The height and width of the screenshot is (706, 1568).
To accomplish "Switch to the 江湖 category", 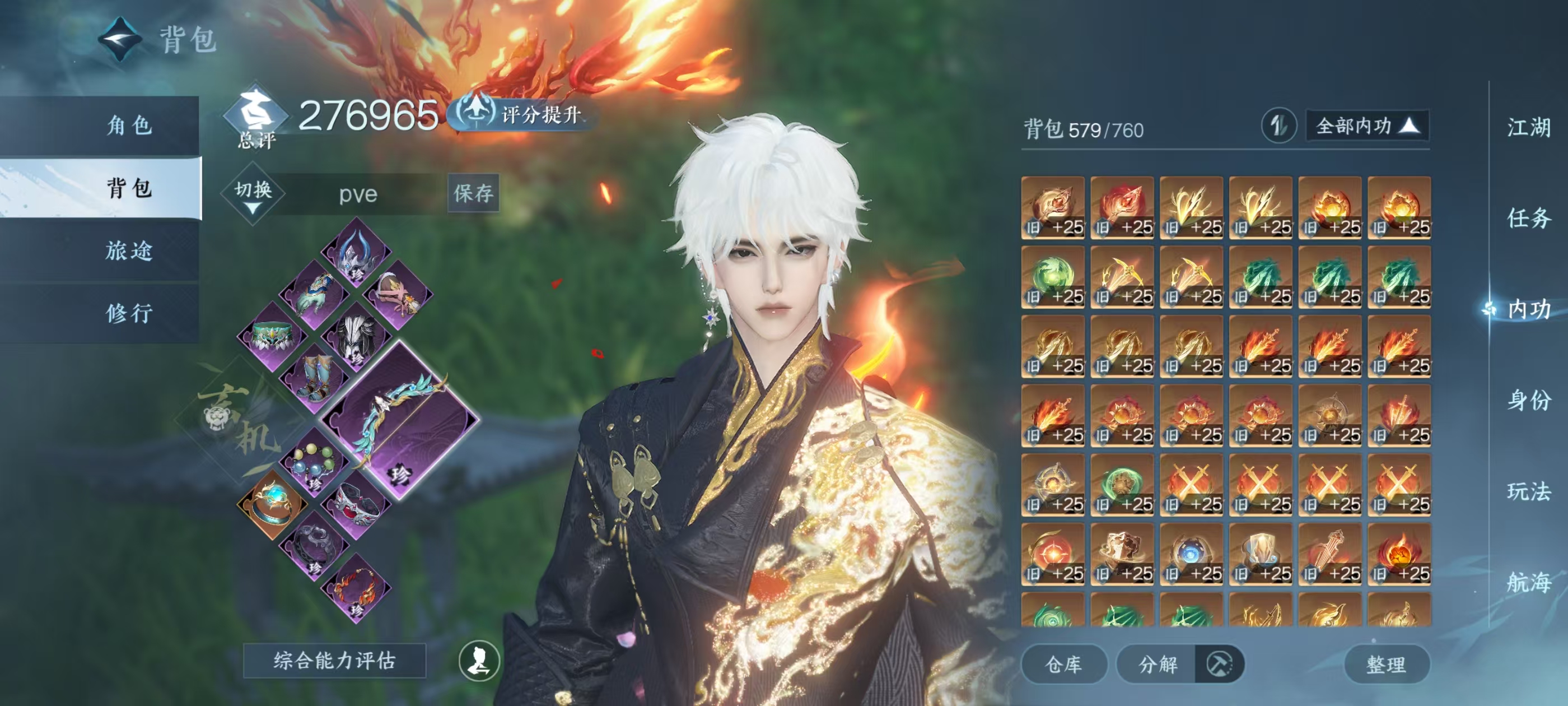I will 1528,128.
